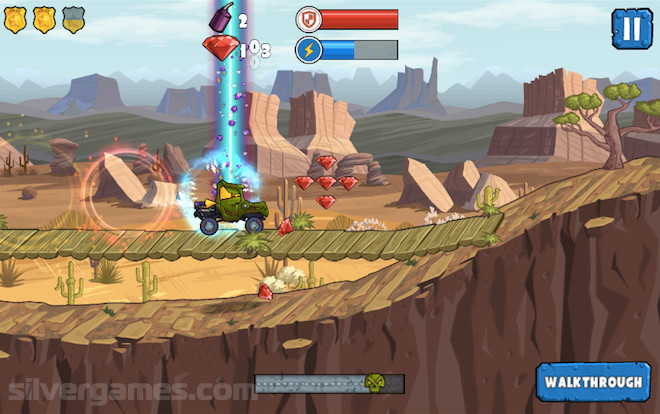660x414 pixels.
Task: Open the Walkthrough button
Action: coord(593,382)
